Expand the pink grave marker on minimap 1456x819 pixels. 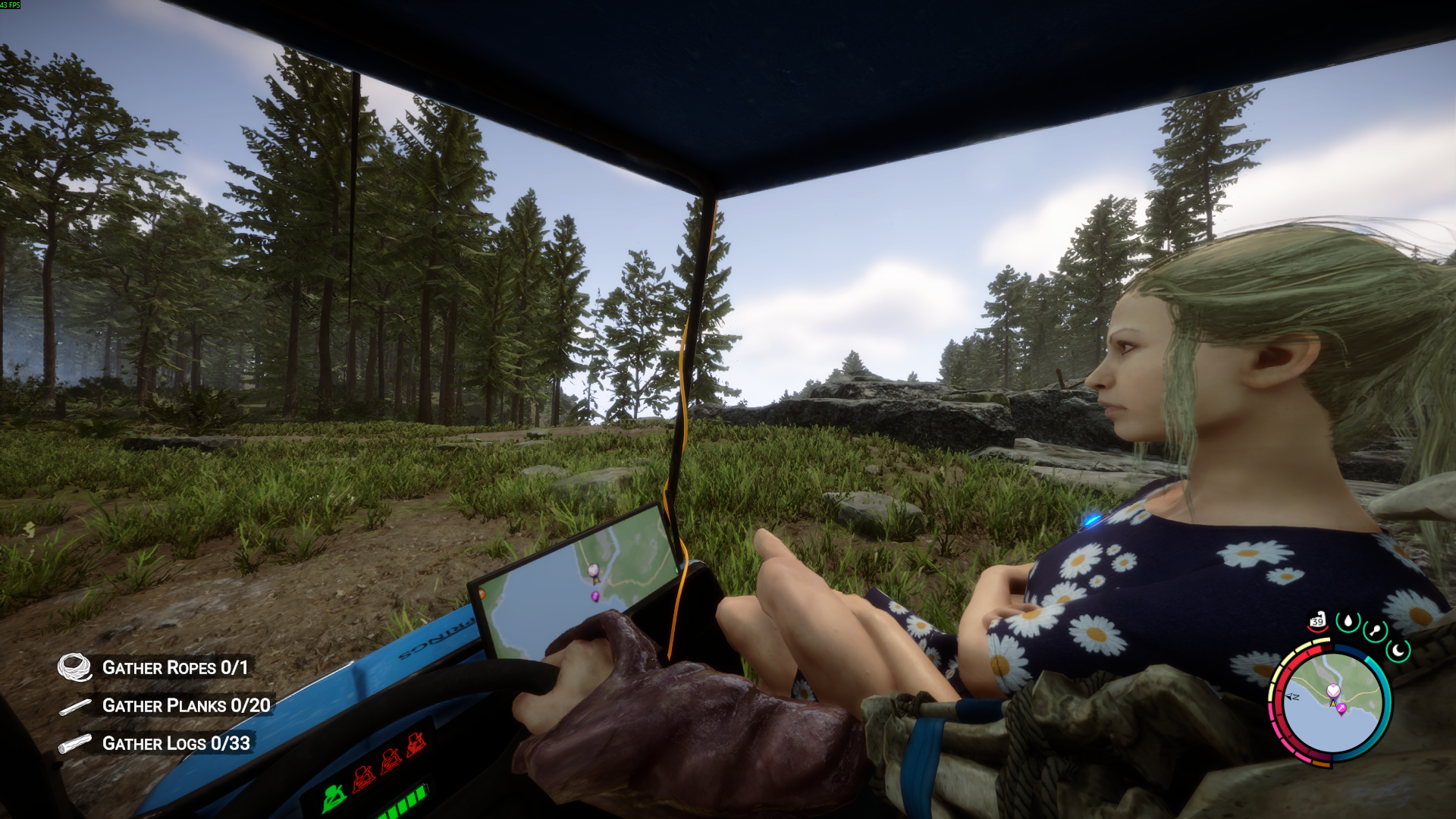[x=1341, y=708]
